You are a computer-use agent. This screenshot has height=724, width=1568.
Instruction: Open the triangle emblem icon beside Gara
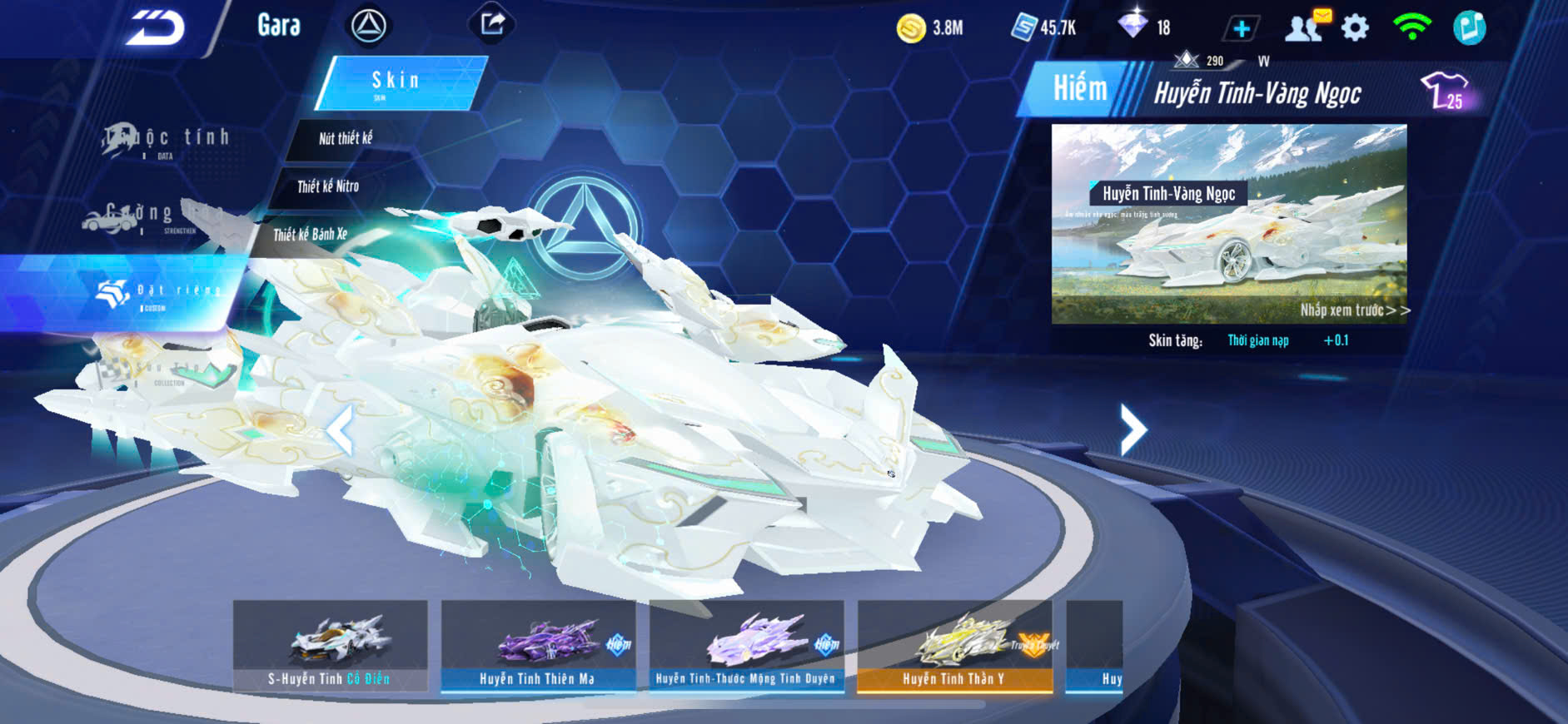click(368, 26)
